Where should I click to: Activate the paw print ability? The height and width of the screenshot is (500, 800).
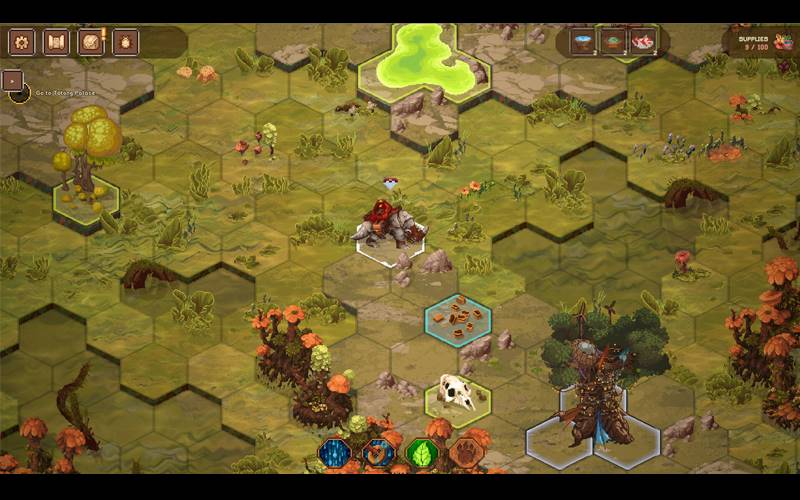pyautogui.click(x=464, y=454)
